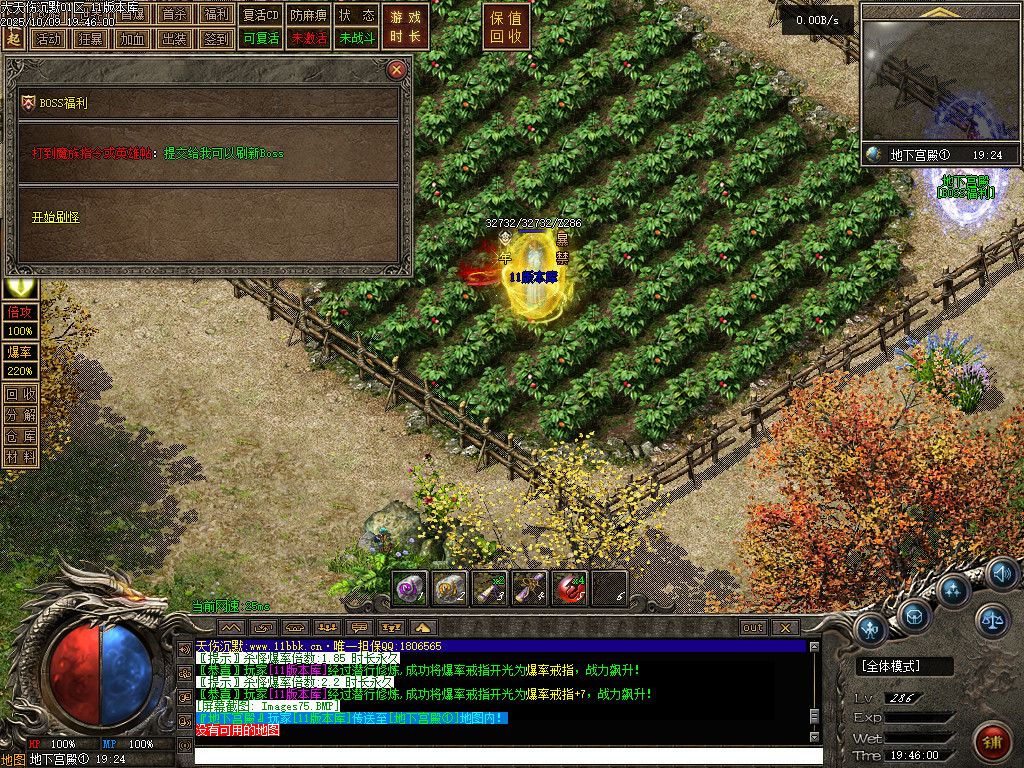
Task: Select the 加血 heal button
Action: click(131, 39)
